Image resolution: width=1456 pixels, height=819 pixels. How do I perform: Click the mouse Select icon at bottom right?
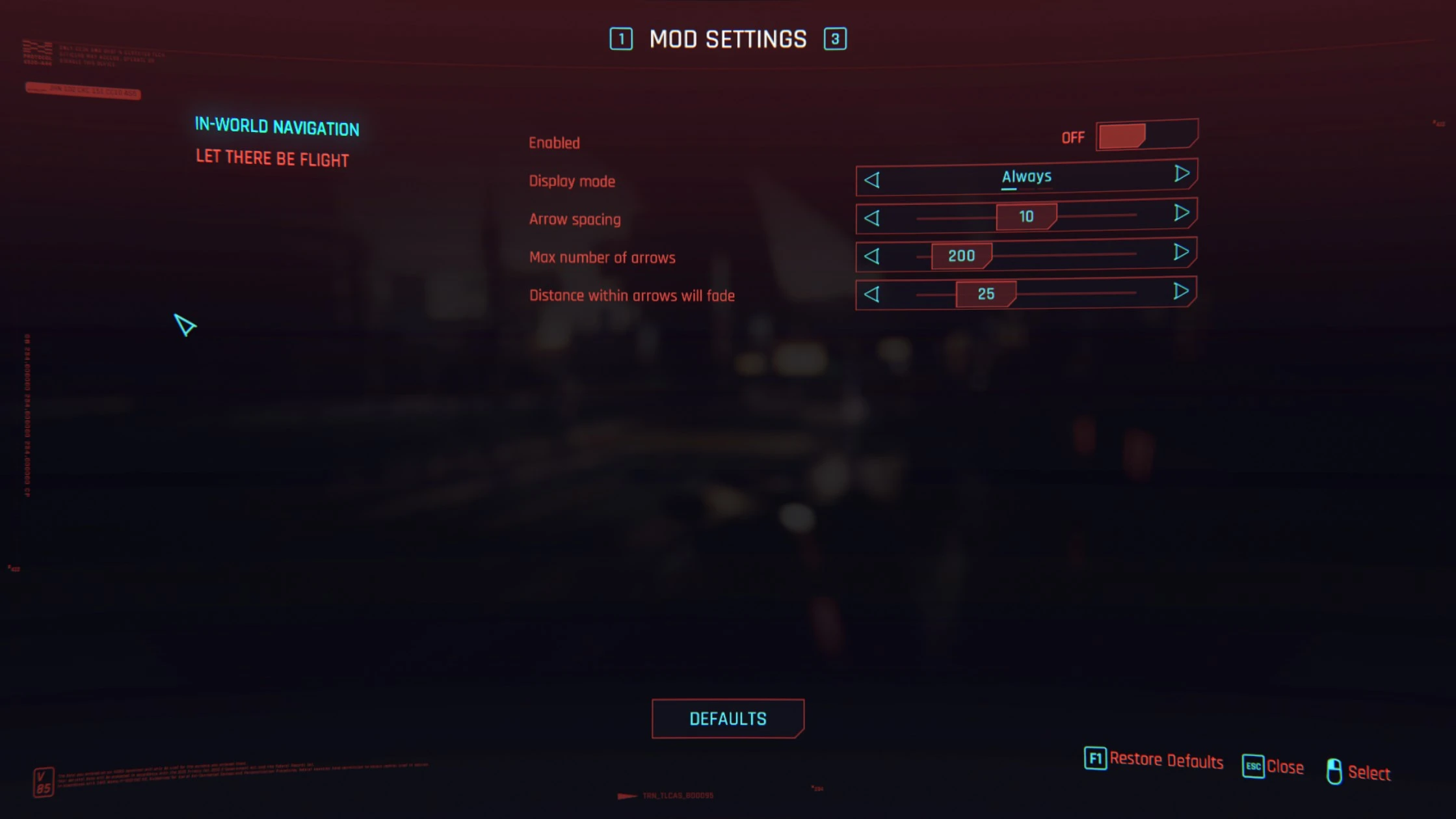click(1334, 772)
